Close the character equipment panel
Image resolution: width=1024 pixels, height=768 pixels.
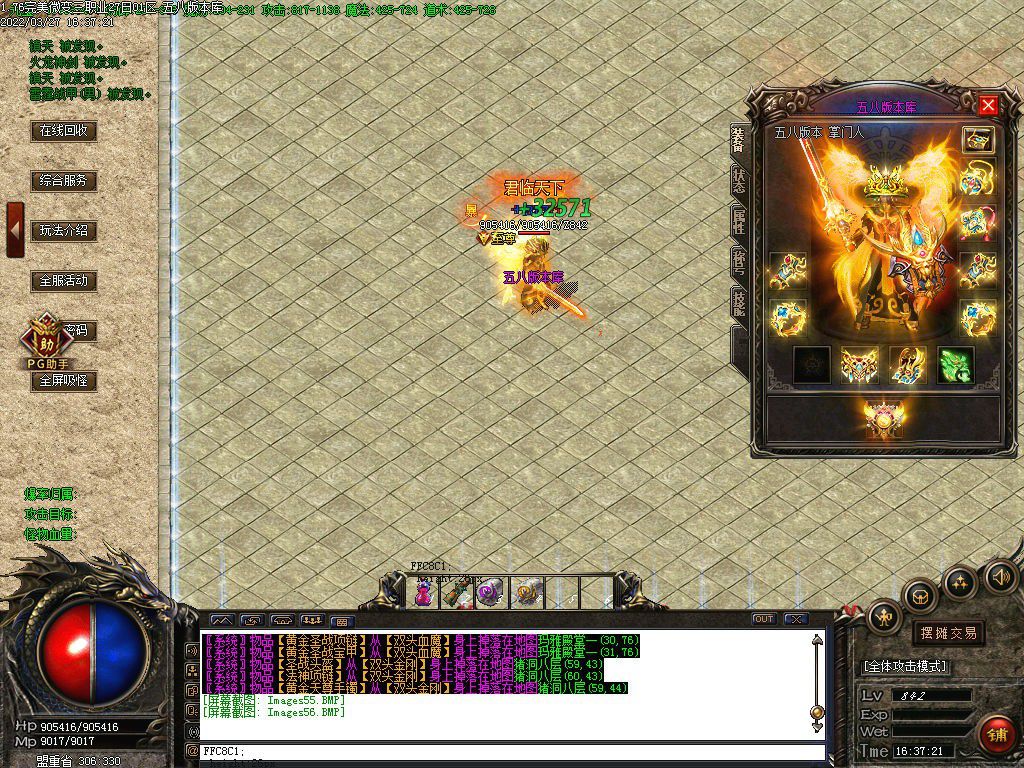click(x=988, y=105)
